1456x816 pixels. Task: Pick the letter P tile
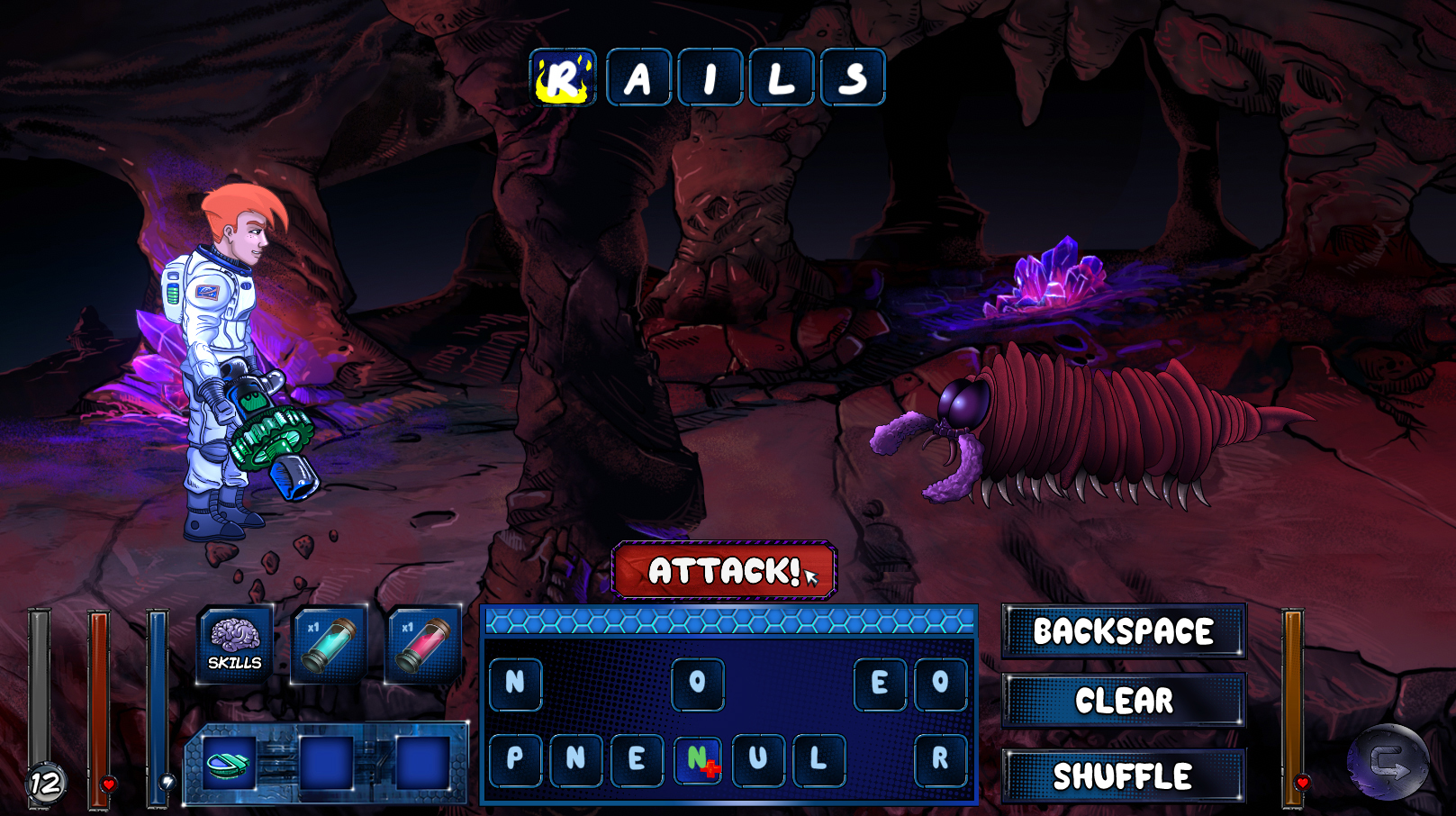click(x=515, y=758)
